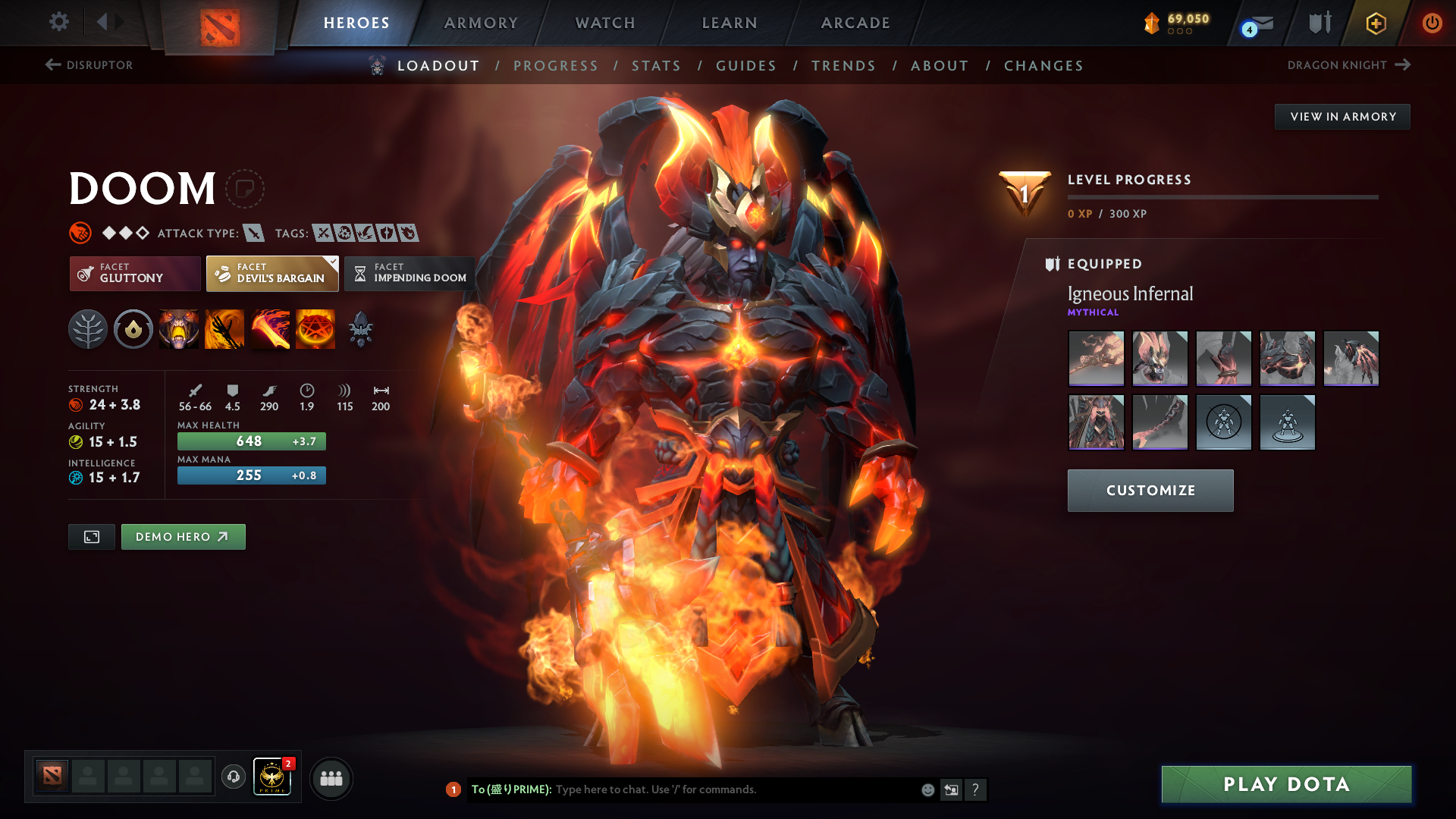View hero Guides
Image resolution: width=1456 pixels, height=819 pixels.
coord(746,66)
